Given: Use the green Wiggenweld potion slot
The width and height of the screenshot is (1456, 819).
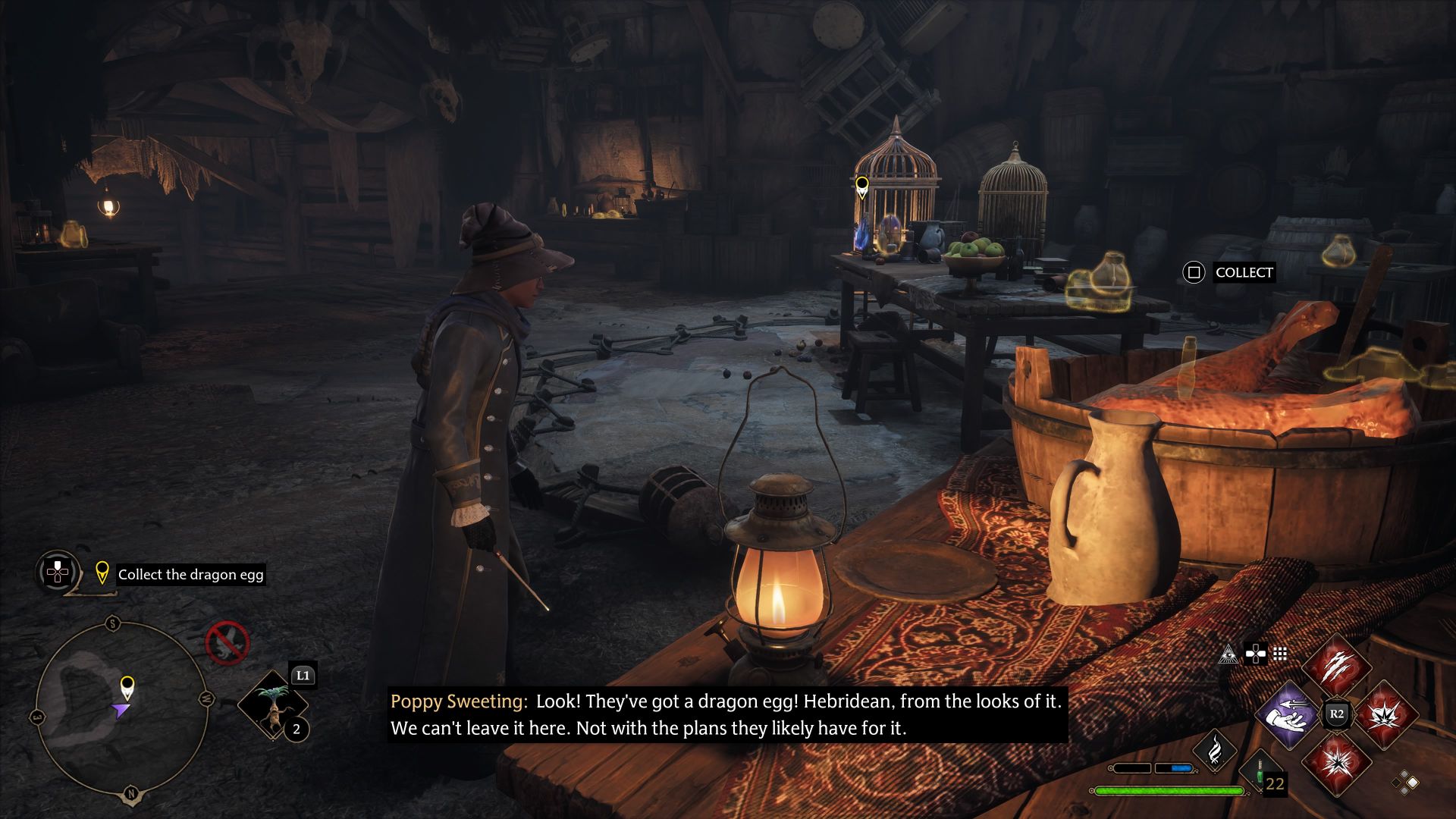Looking at the screenshot, I should 1260,770.
